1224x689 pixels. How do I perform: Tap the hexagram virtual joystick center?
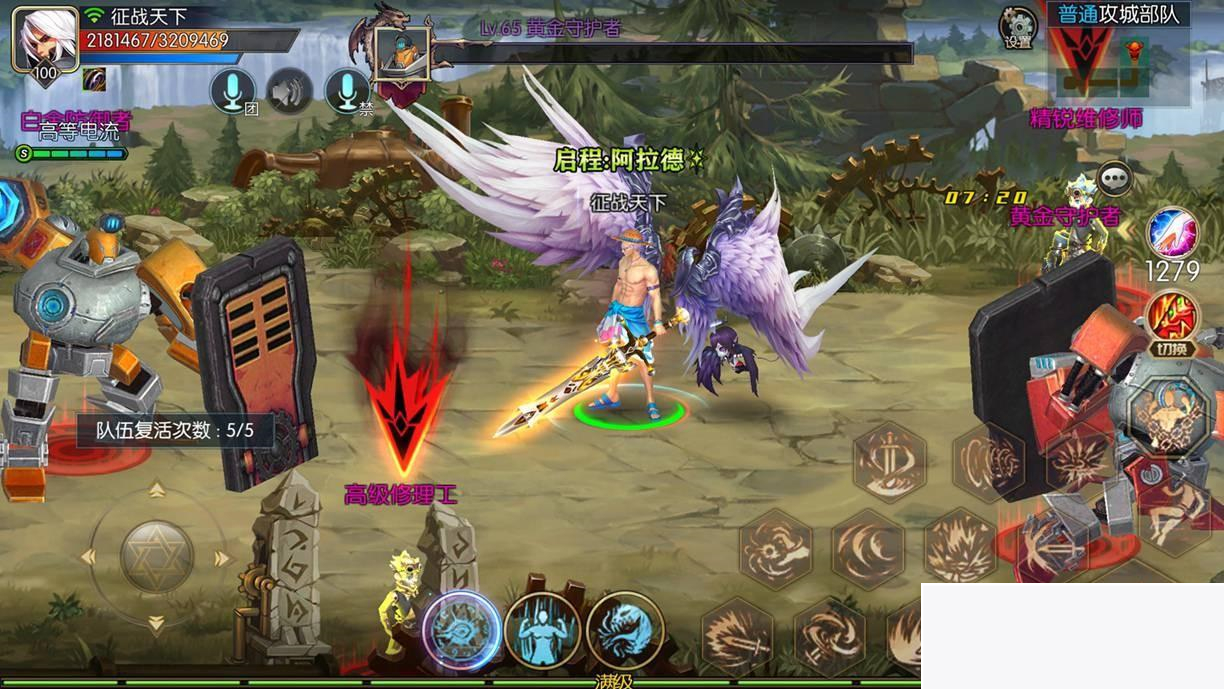[157, 557]
